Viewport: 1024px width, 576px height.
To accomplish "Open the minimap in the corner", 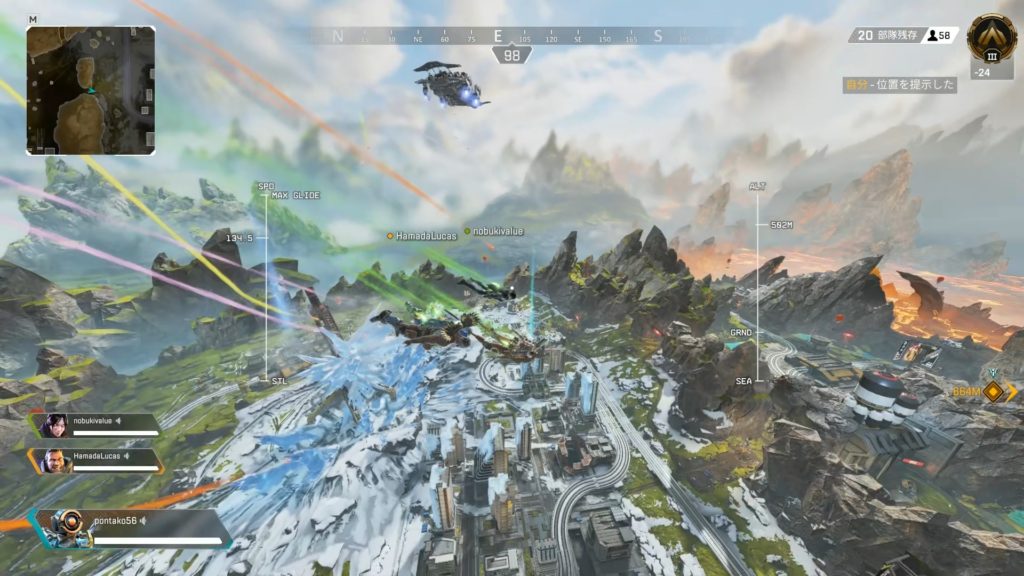I will tap(90, 90).
